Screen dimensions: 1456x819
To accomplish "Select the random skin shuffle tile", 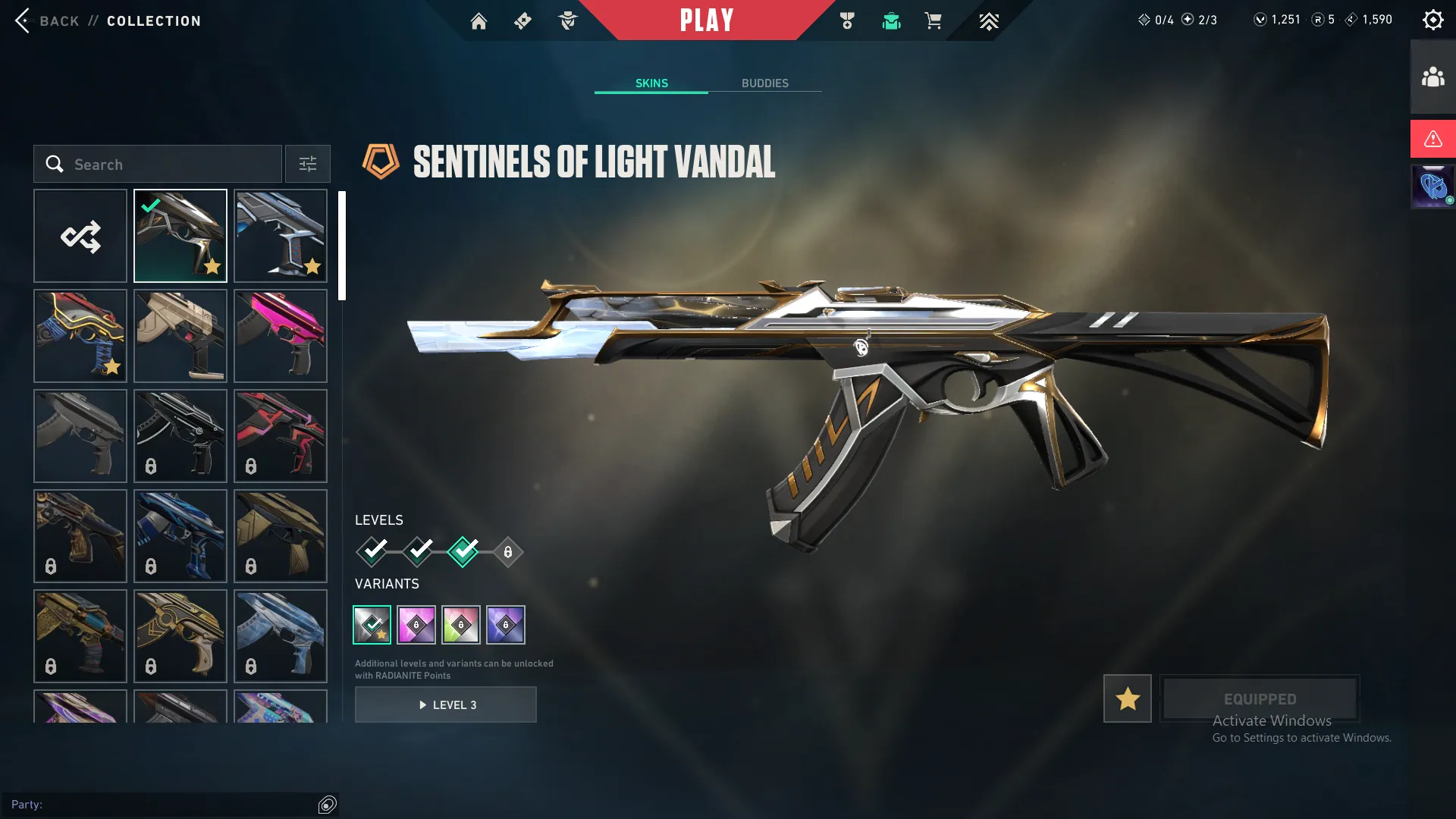I will pos(80,235).
